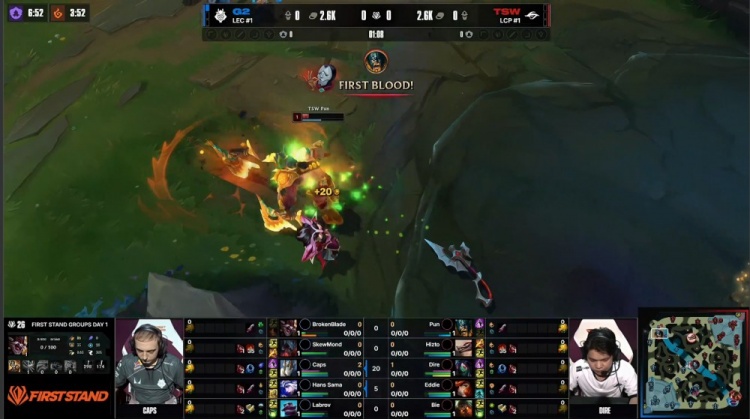The width and height of the screenshot is (750, 419).
Task: Choose Caps in the scoreboard list
Action: tap(320, 367)
